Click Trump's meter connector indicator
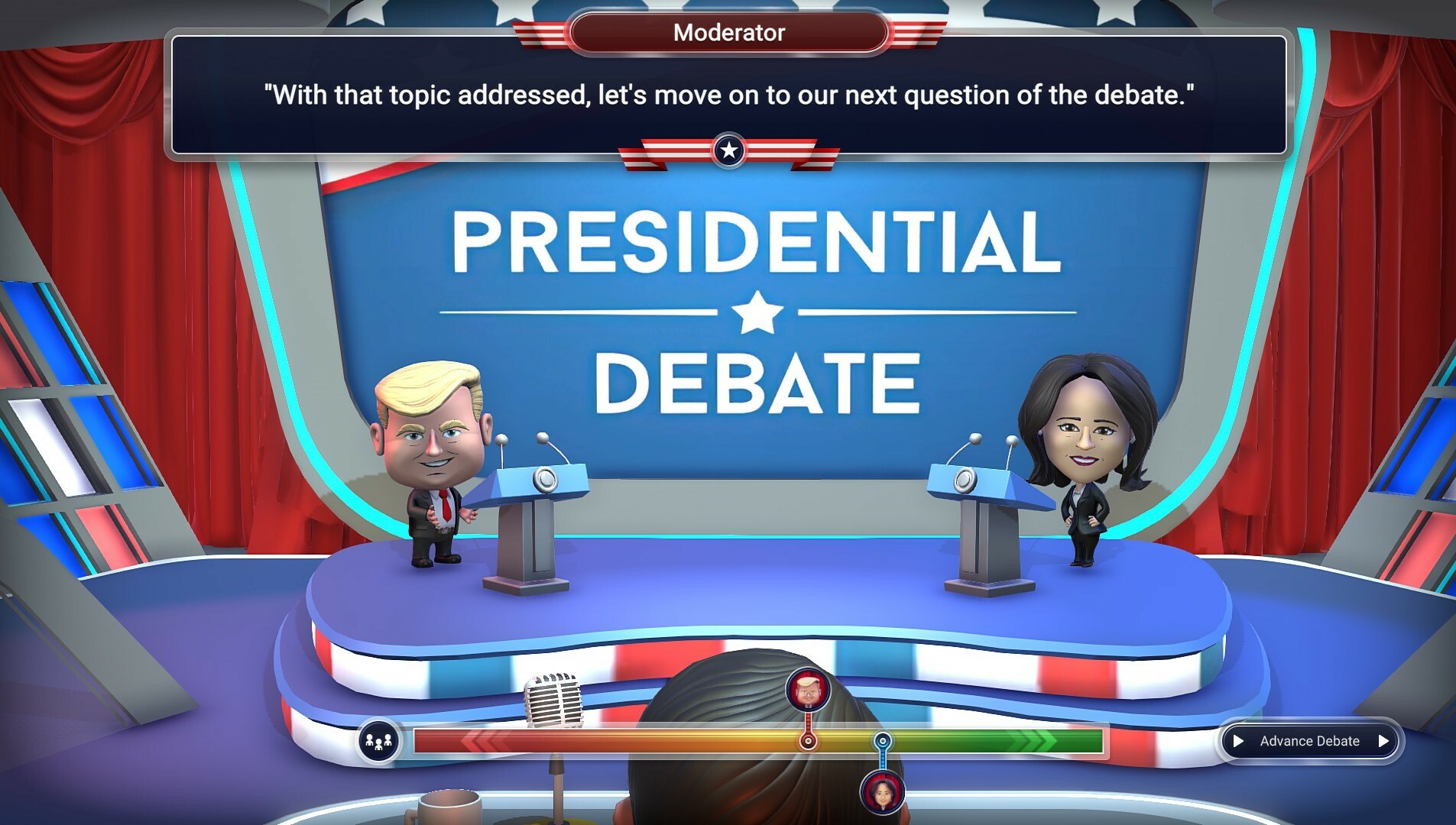The width and height of the screenshot is (1456, 825). click(x=806, y=739)
